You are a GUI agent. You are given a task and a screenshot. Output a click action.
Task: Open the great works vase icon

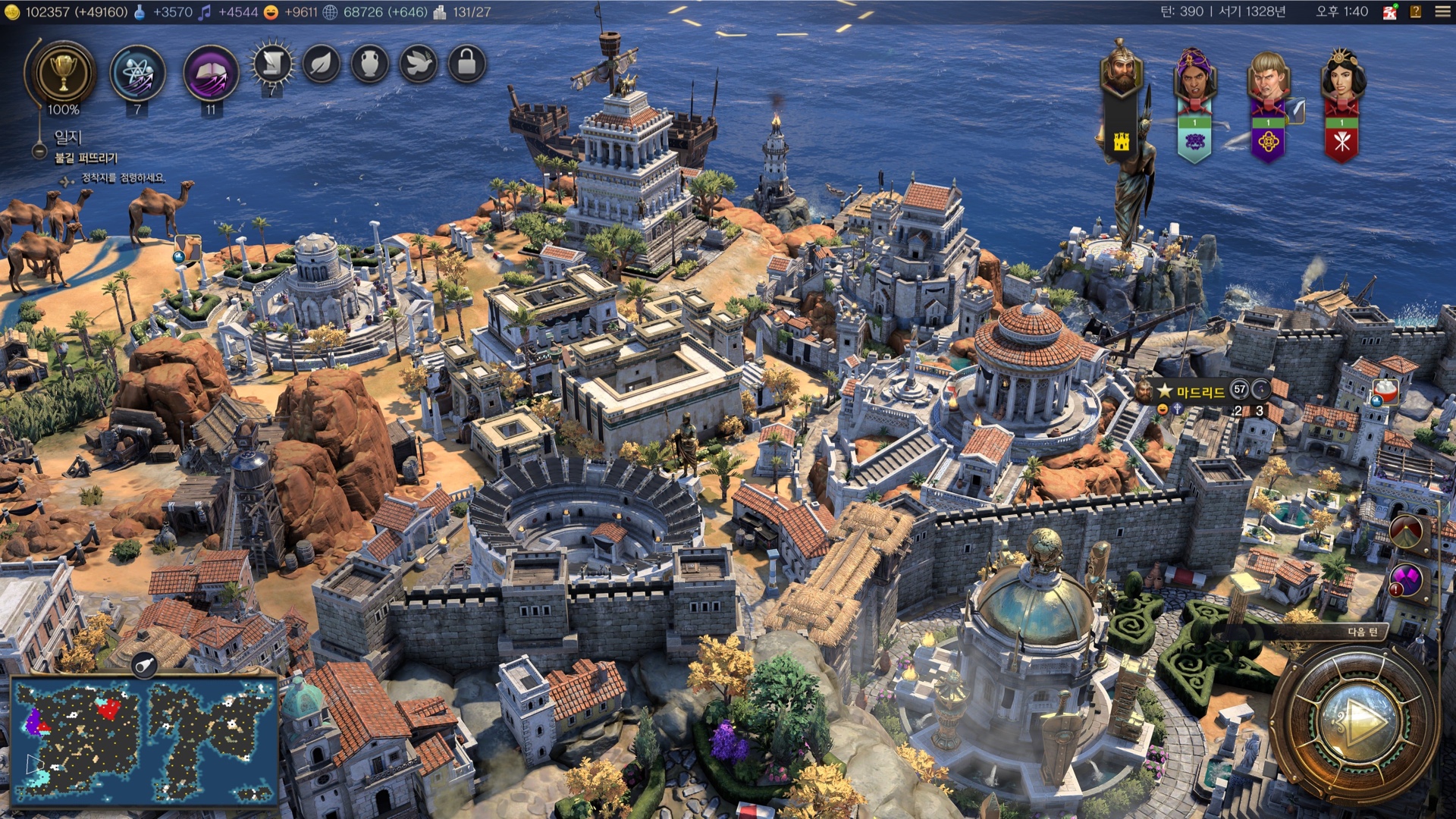coord(370,64)
